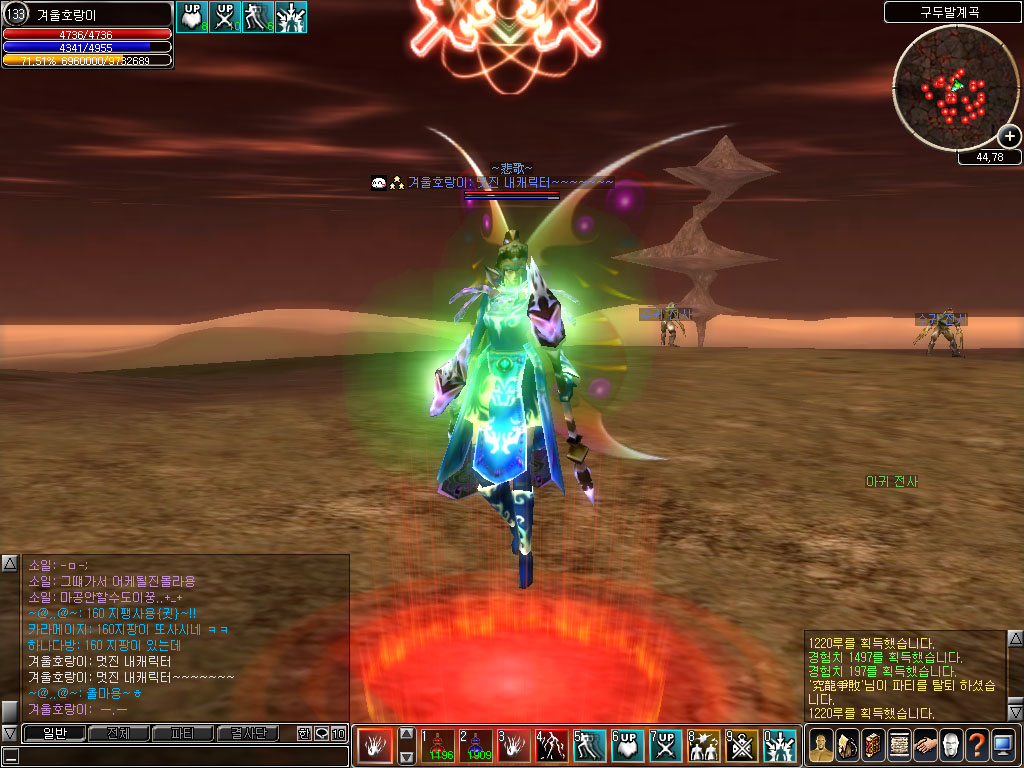The width and height of the screenshot is (1024, 768).
Task: Open the question mark help button
Action: coord(977,746)
